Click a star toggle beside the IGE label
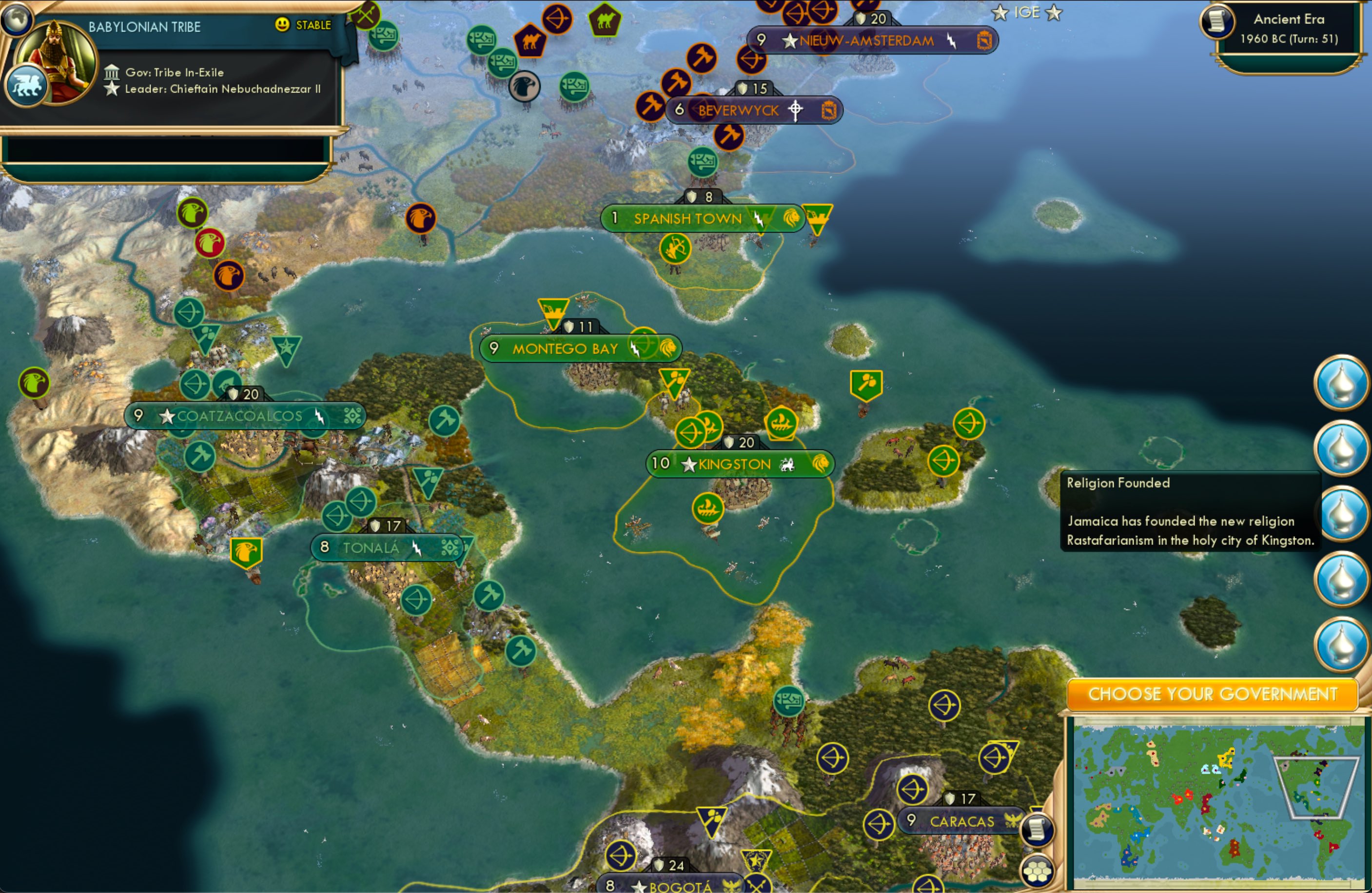The height and width of the screenshot is (893, 1372). click(x=999, y=12)
